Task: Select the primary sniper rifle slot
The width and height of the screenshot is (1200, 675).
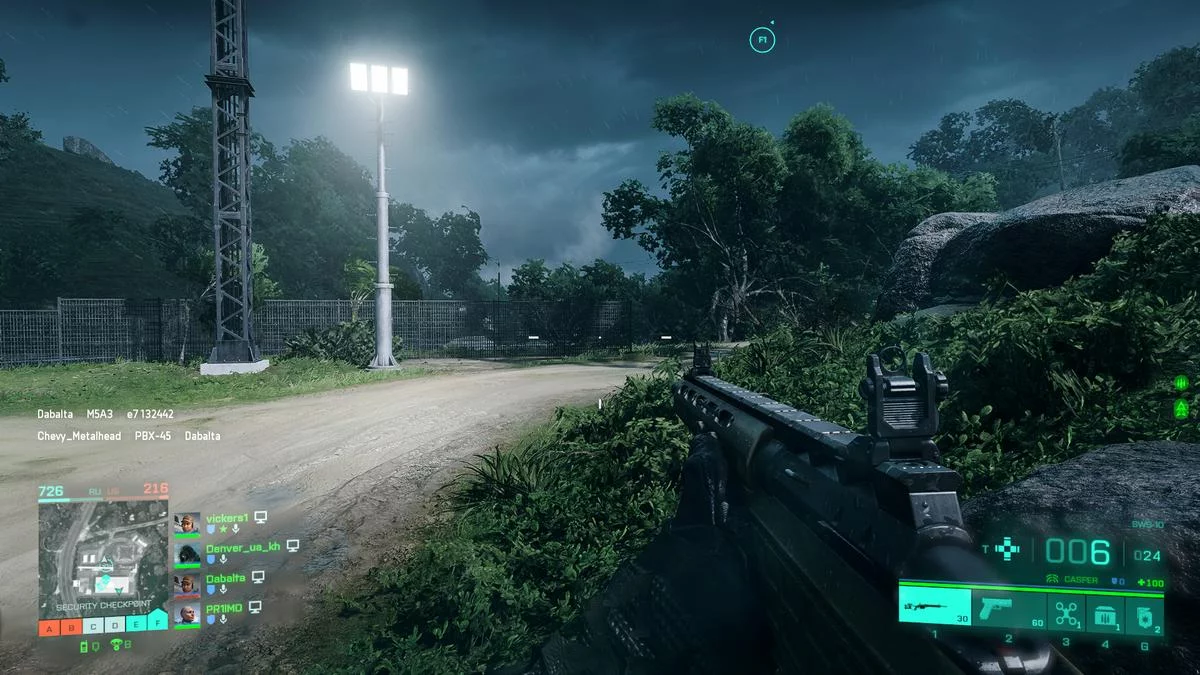Action: [934, 607]
